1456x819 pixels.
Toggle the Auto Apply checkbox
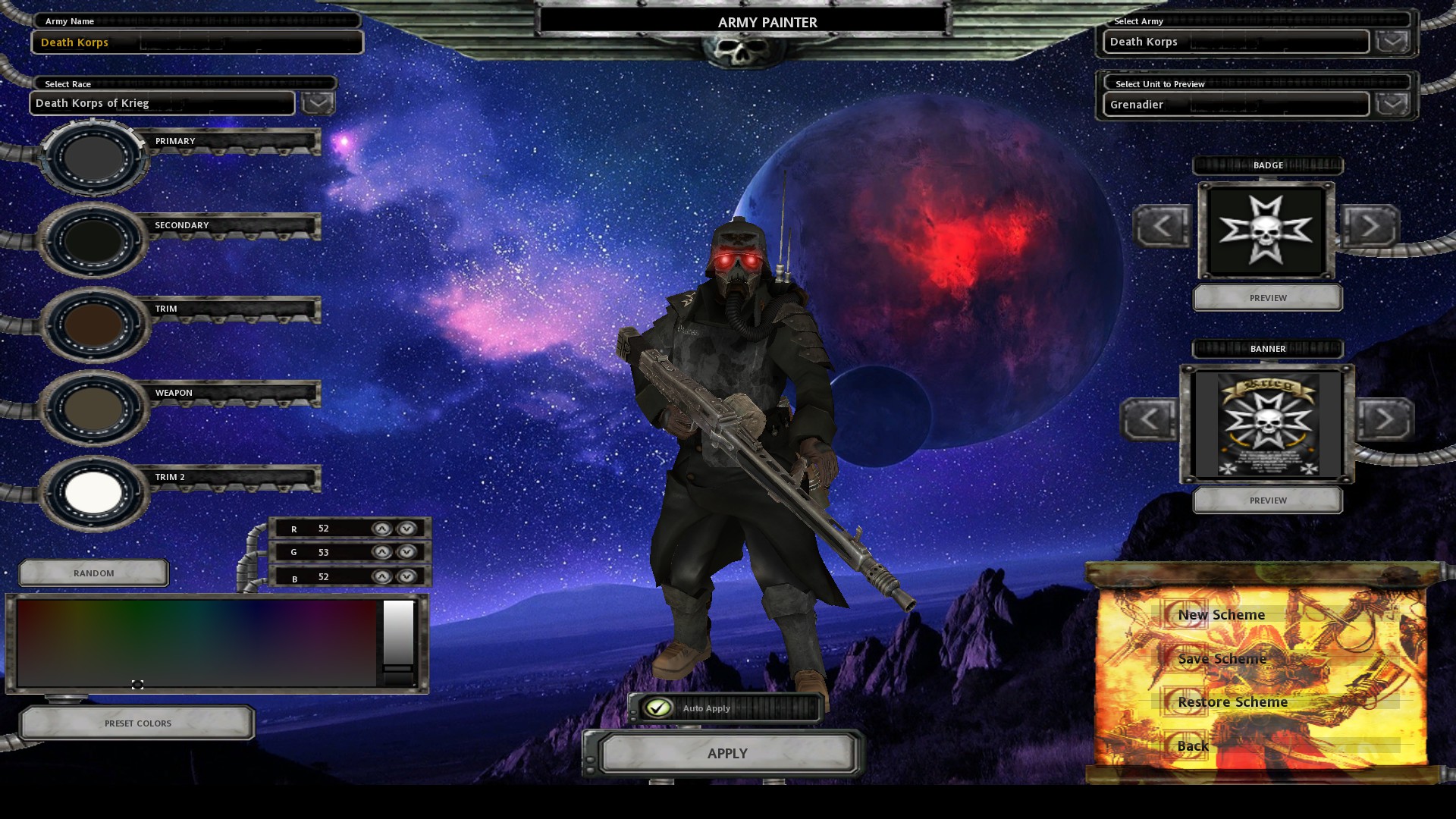coord(658,708)
